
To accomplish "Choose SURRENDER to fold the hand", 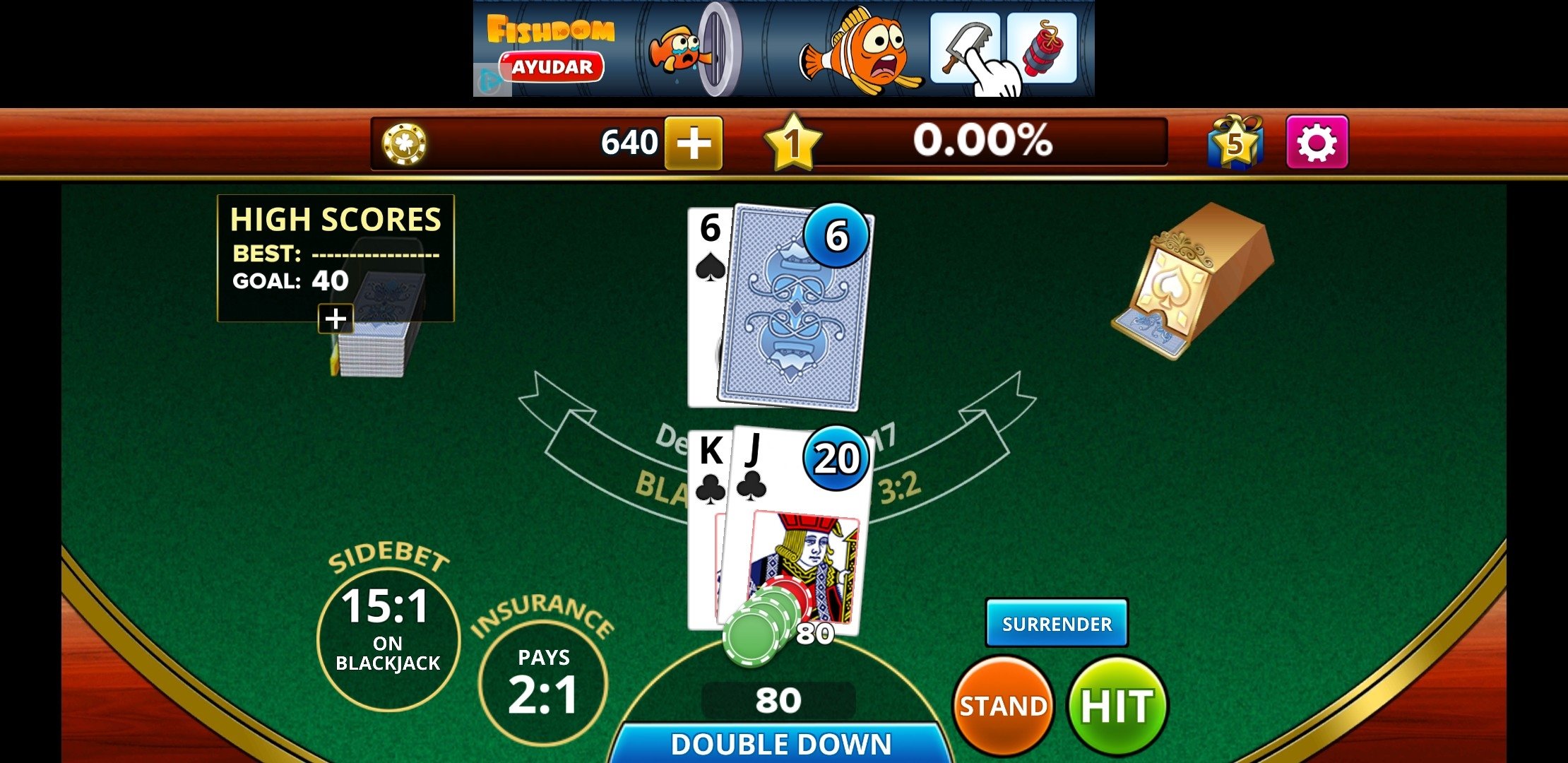I will click(1056, 624).
